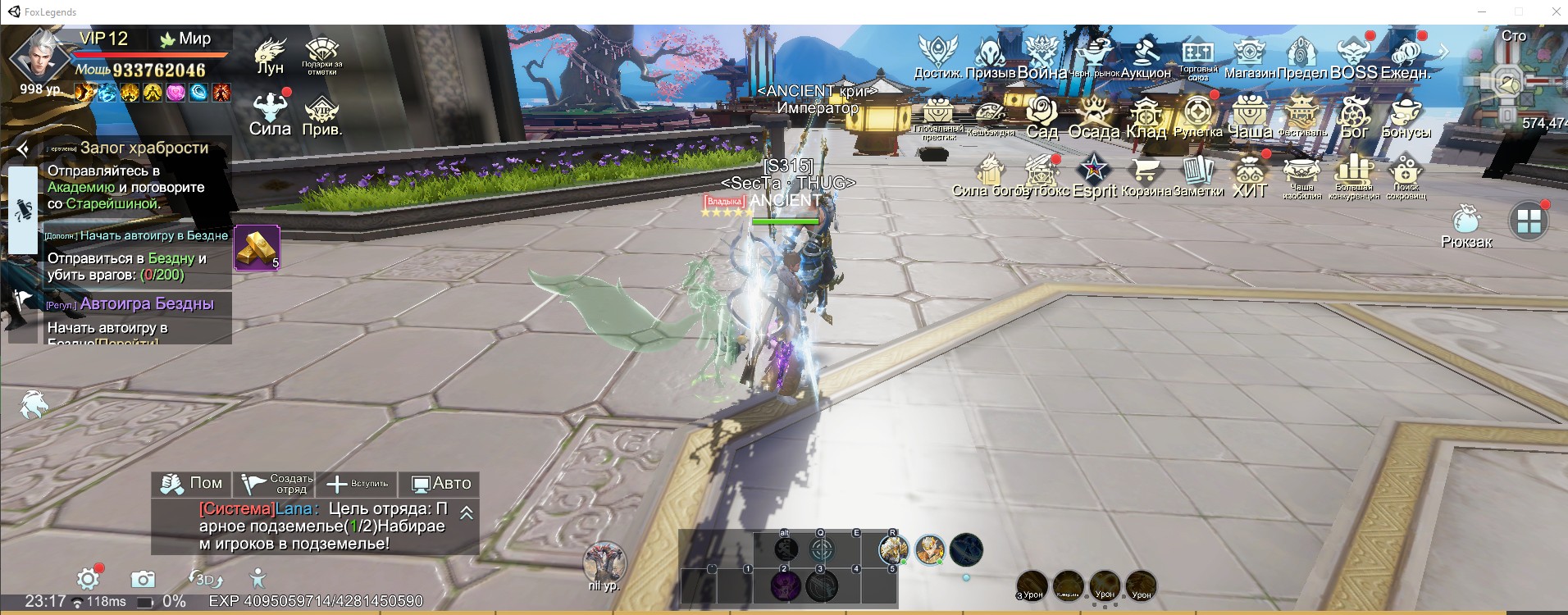Viewport: 1568px width, 615px height.
Task: Take a screenshot with camera icon
Action: pos(143,579)
